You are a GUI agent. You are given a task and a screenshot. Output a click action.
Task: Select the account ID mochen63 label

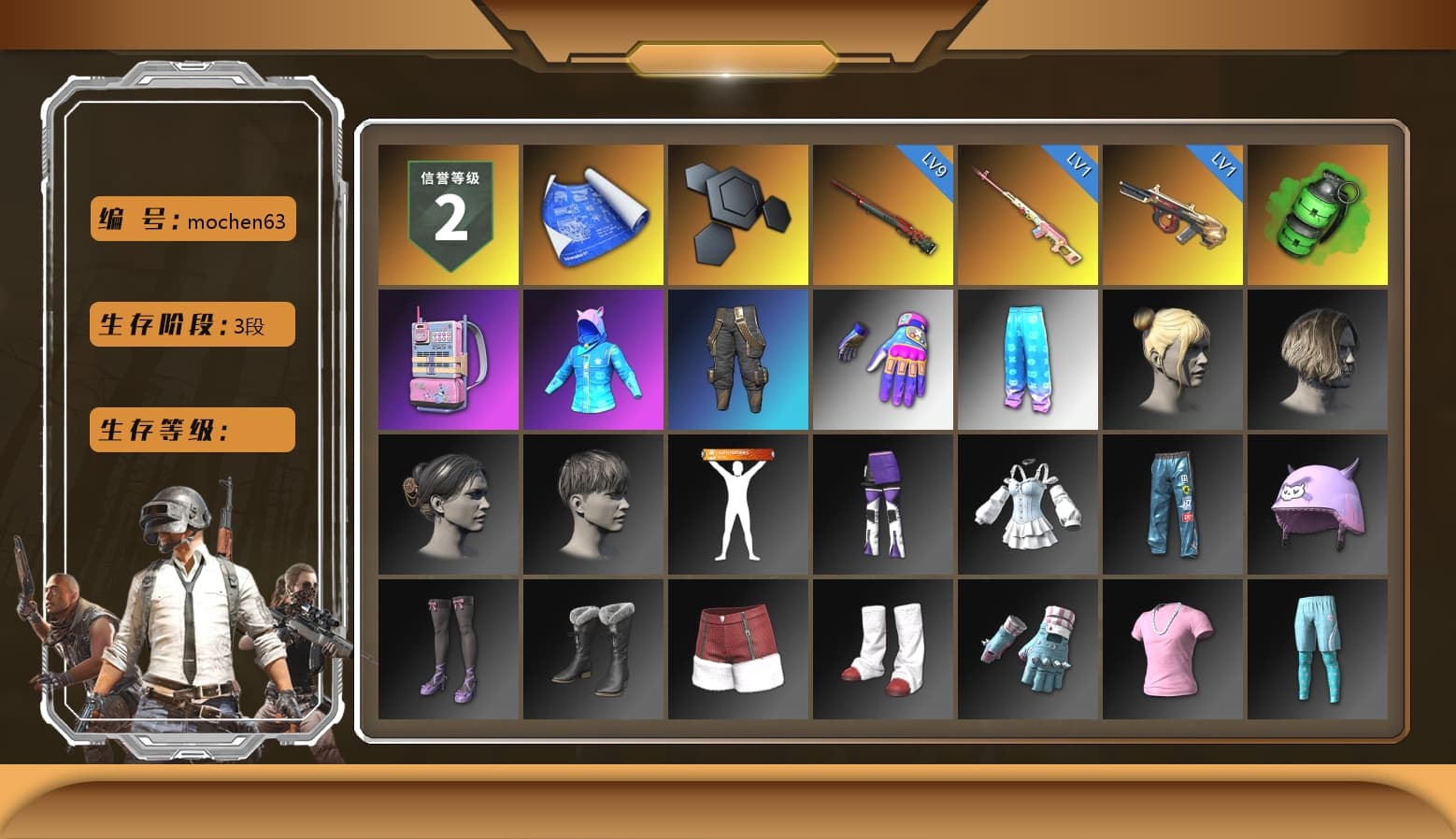tap(192, 220)
